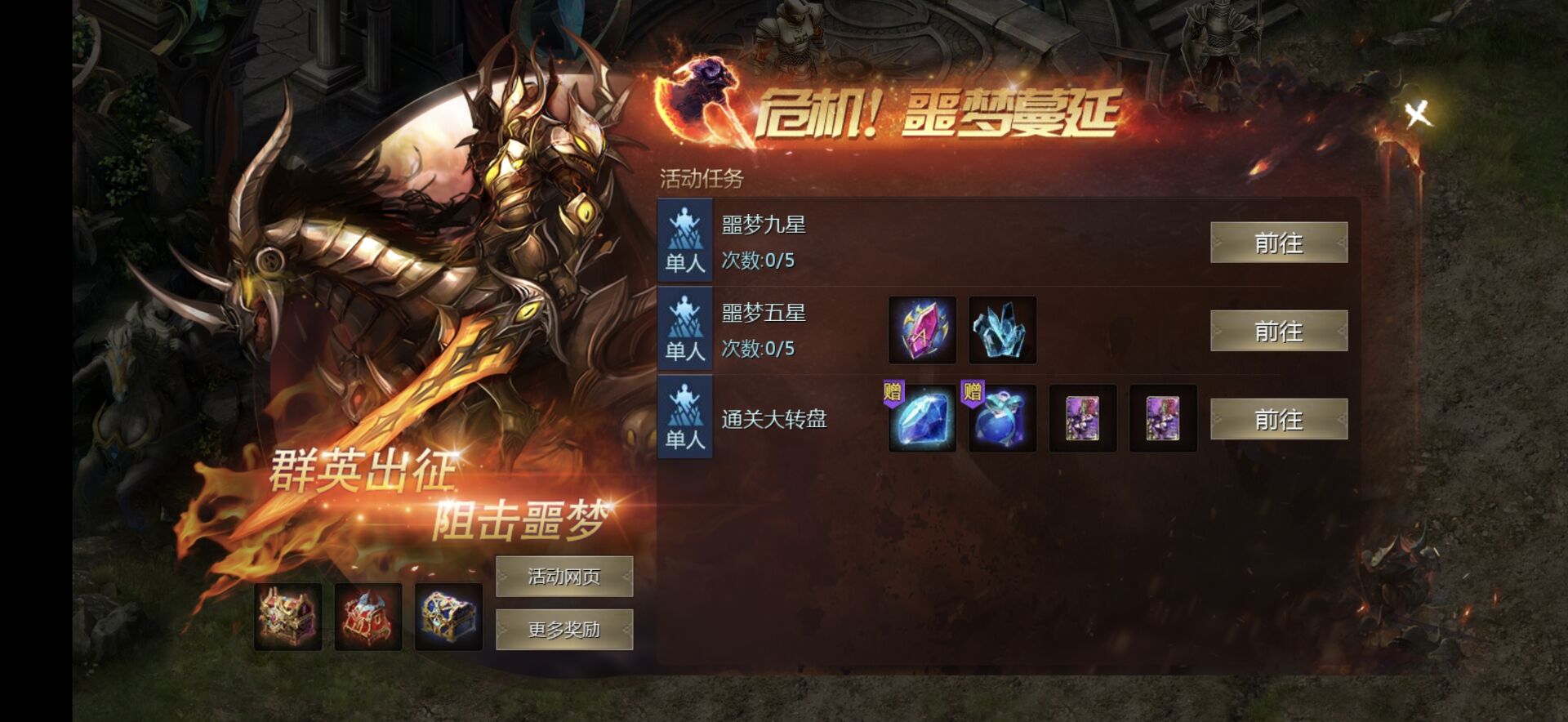Click 前往 for the 噩梦九星 task
Image resolution: width=1568 pixels, height=722 pixels.
point(1279,243)
